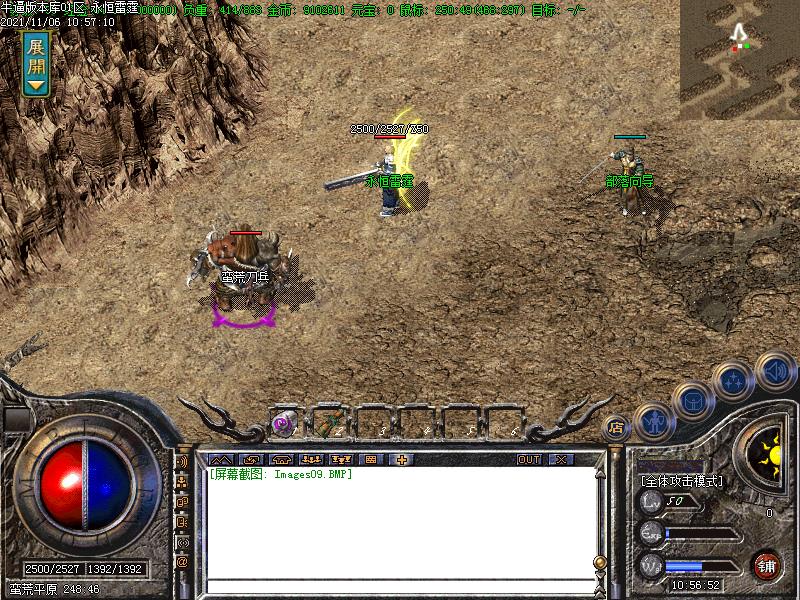Toggle sound with the speaker icon
This screenshot has width=800, height=600.
coord(774,371)
